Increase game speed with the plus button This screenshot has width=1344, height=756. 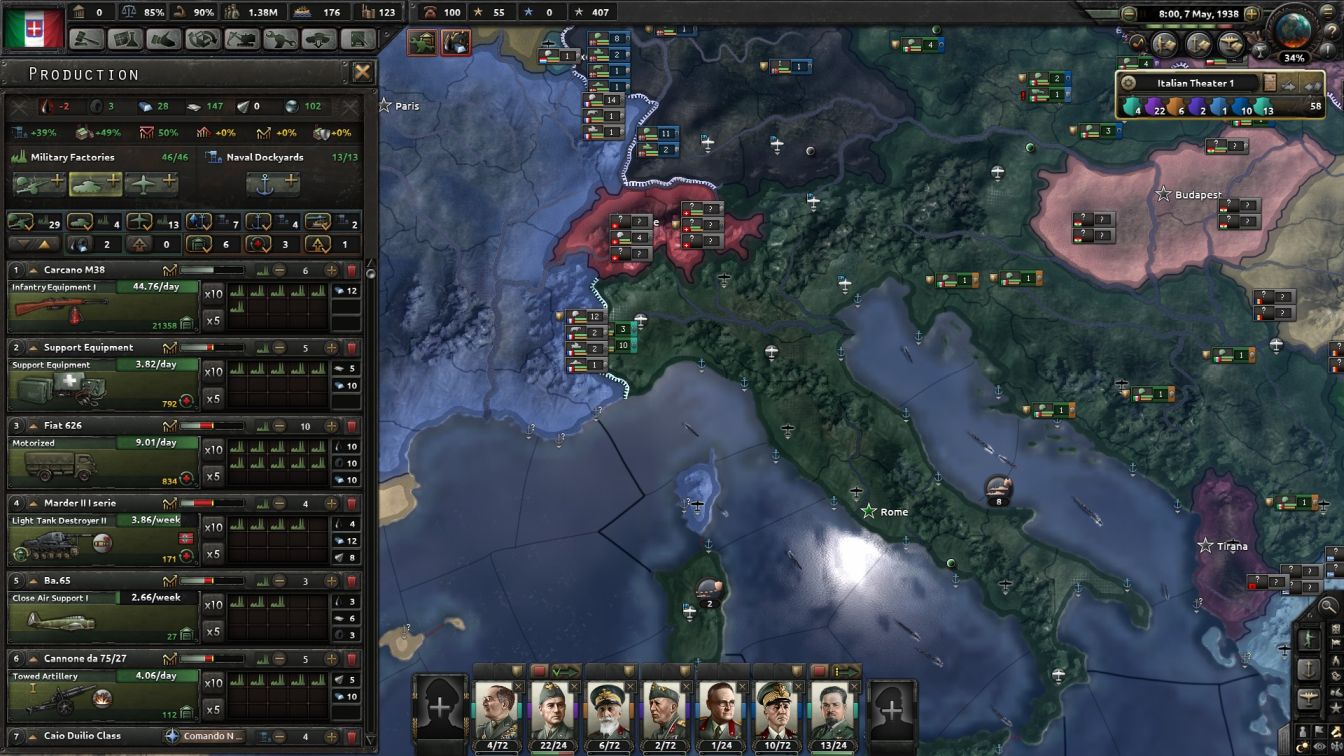click(x=1252, y=13)
